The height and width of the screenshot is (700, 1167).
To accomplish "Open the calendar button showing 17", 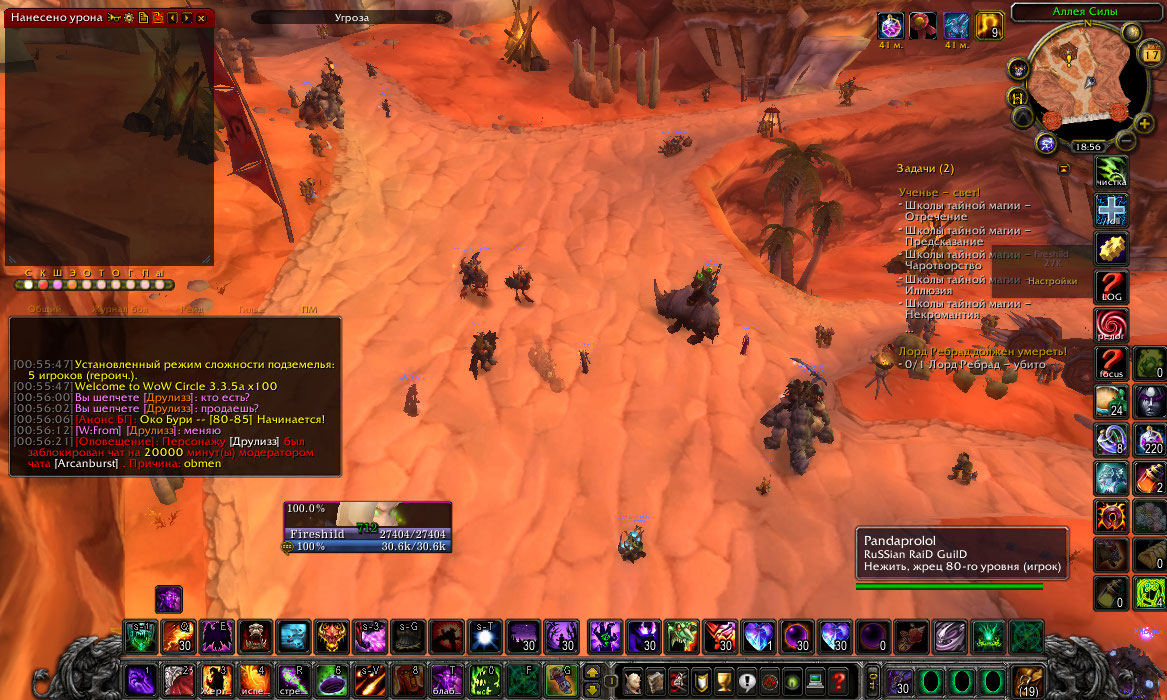I will (x=1150, y=55).
